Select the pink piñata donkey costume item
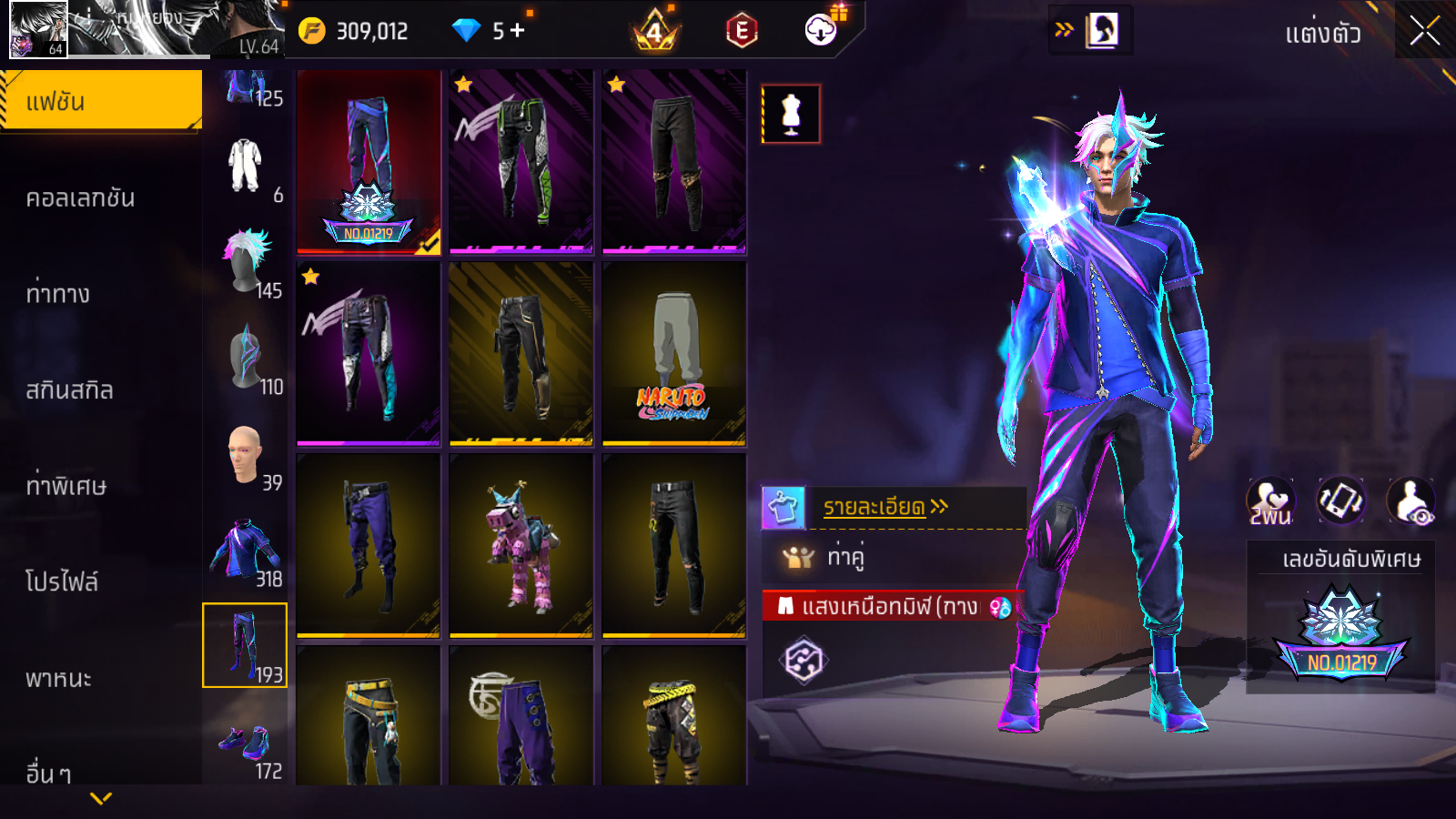This screenshot has width=1456, height=819. 521,545
